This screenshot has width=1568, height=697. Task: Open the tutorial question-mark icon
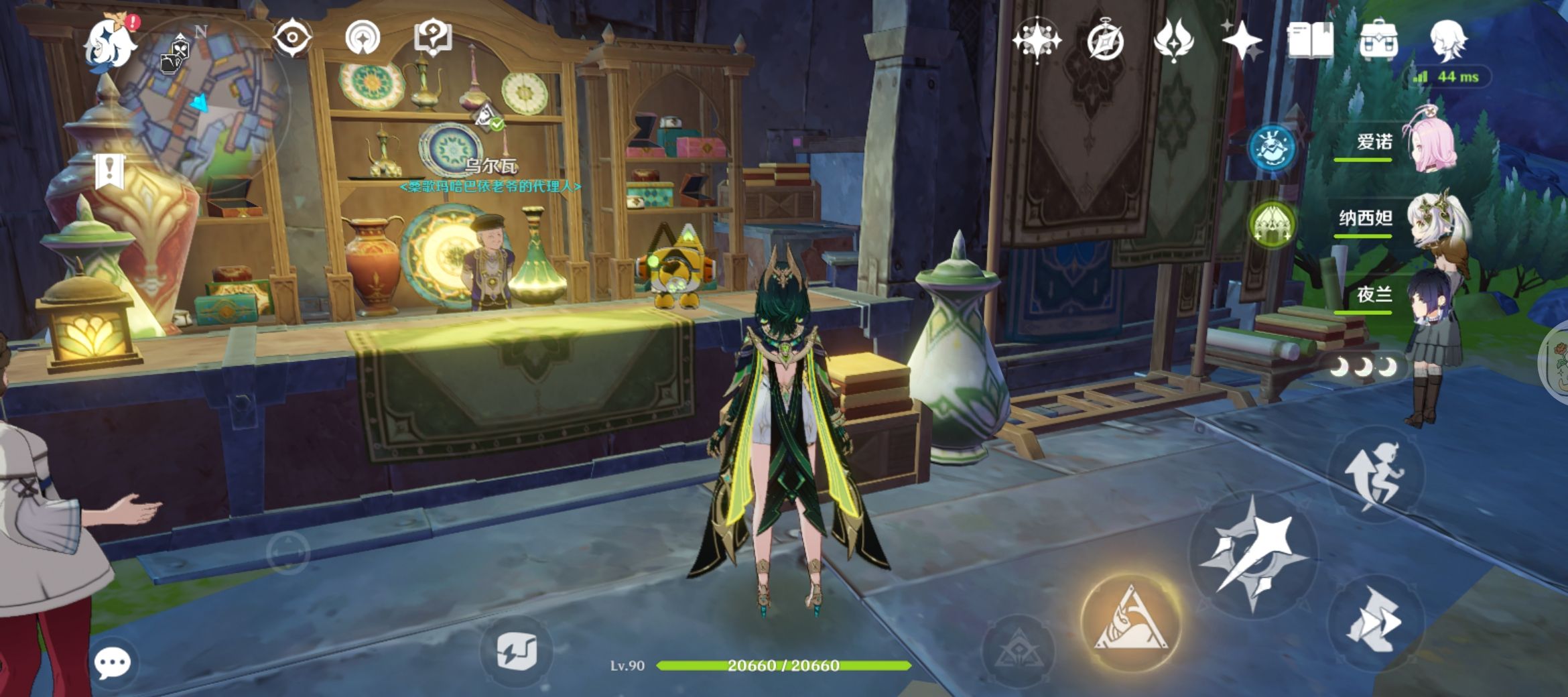click(x=433, y=38)
